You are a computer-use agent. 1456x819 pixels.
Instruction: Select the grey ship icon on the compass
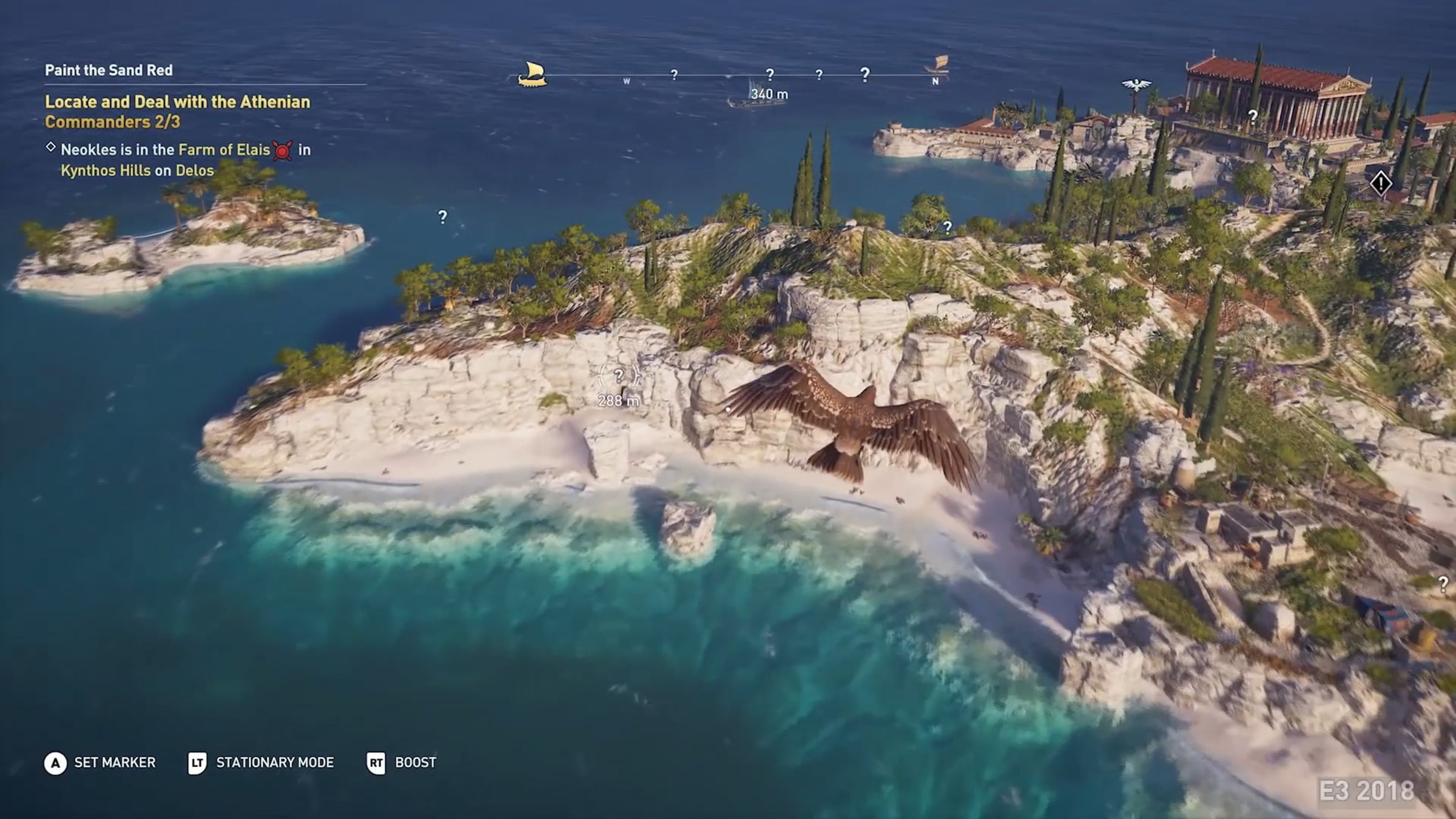(x=937, y=64)
